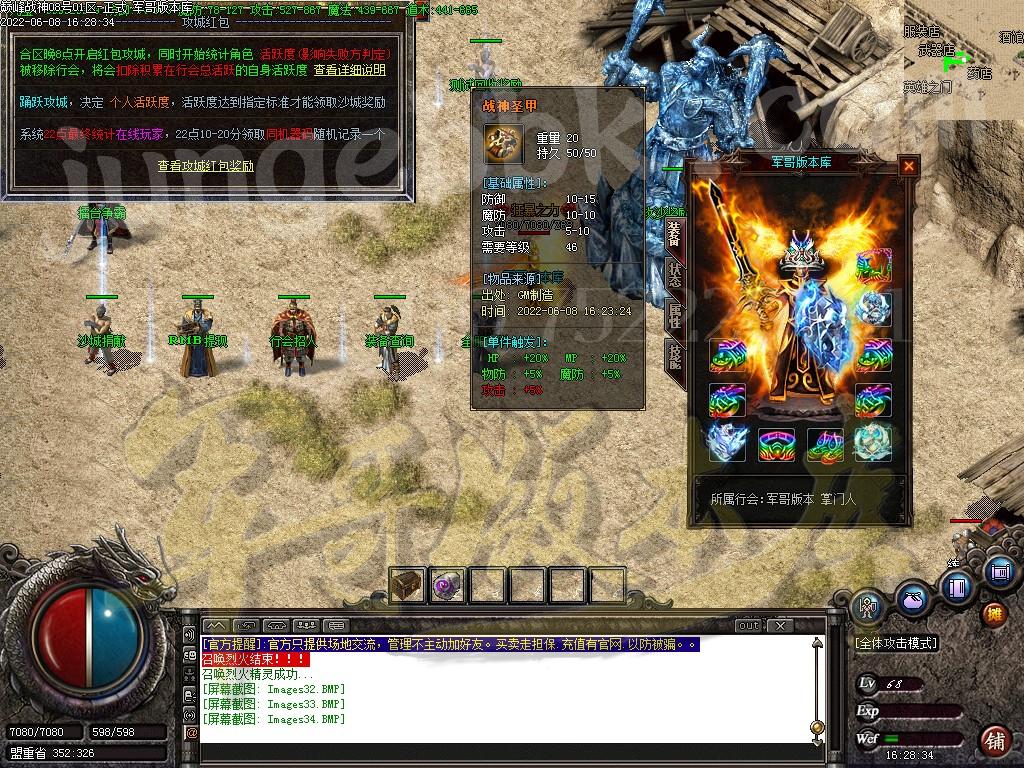This screenshot has height=768, width=1024.
Task: Open the 技能 skills tab
Action: (675, 357)
